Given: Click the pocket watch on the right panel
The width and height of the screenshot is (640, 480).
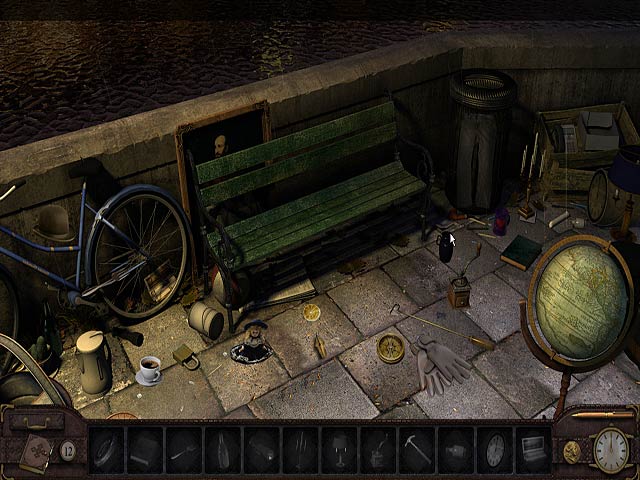Looking at the screenshot, I should point(610,449).
